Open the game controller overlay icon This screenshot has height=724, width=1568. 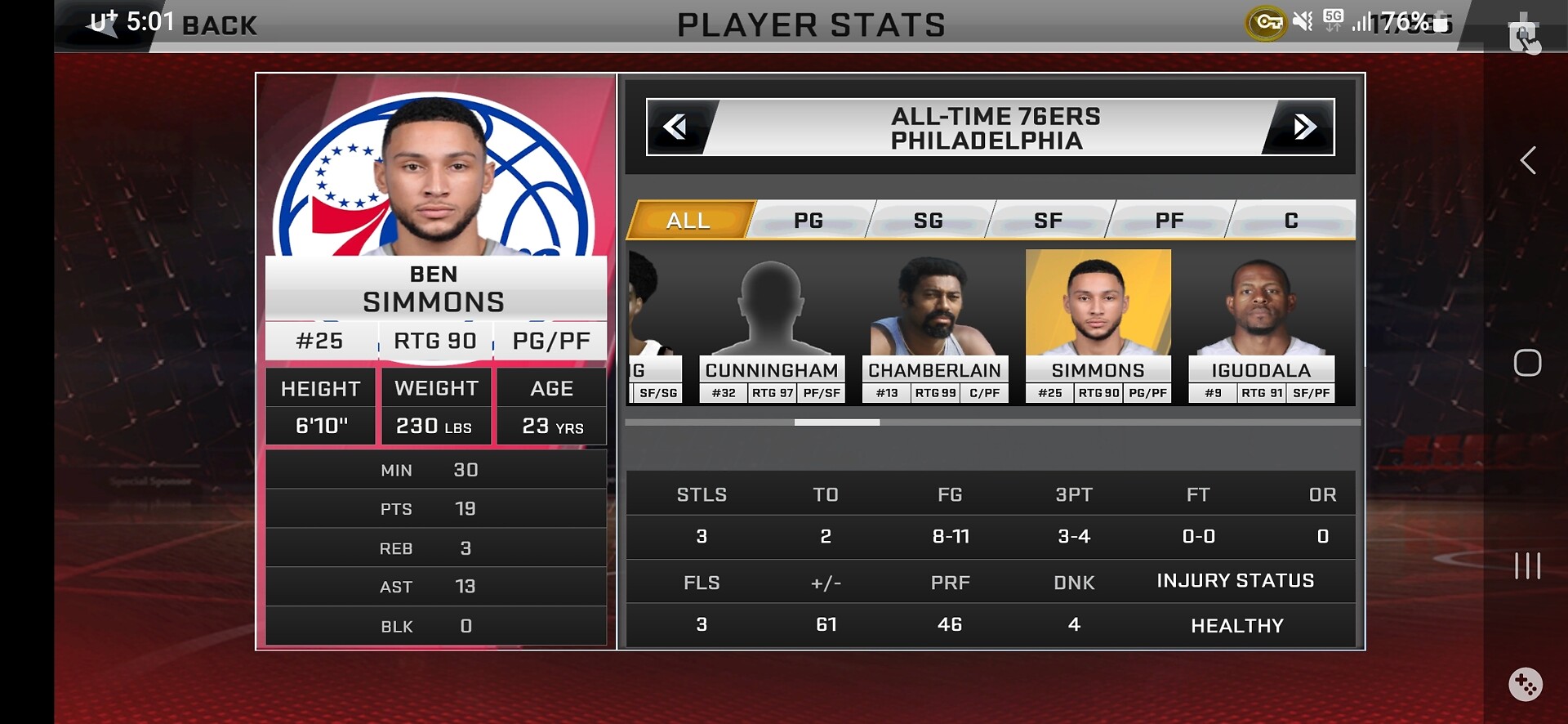(x=1525, y=684)
